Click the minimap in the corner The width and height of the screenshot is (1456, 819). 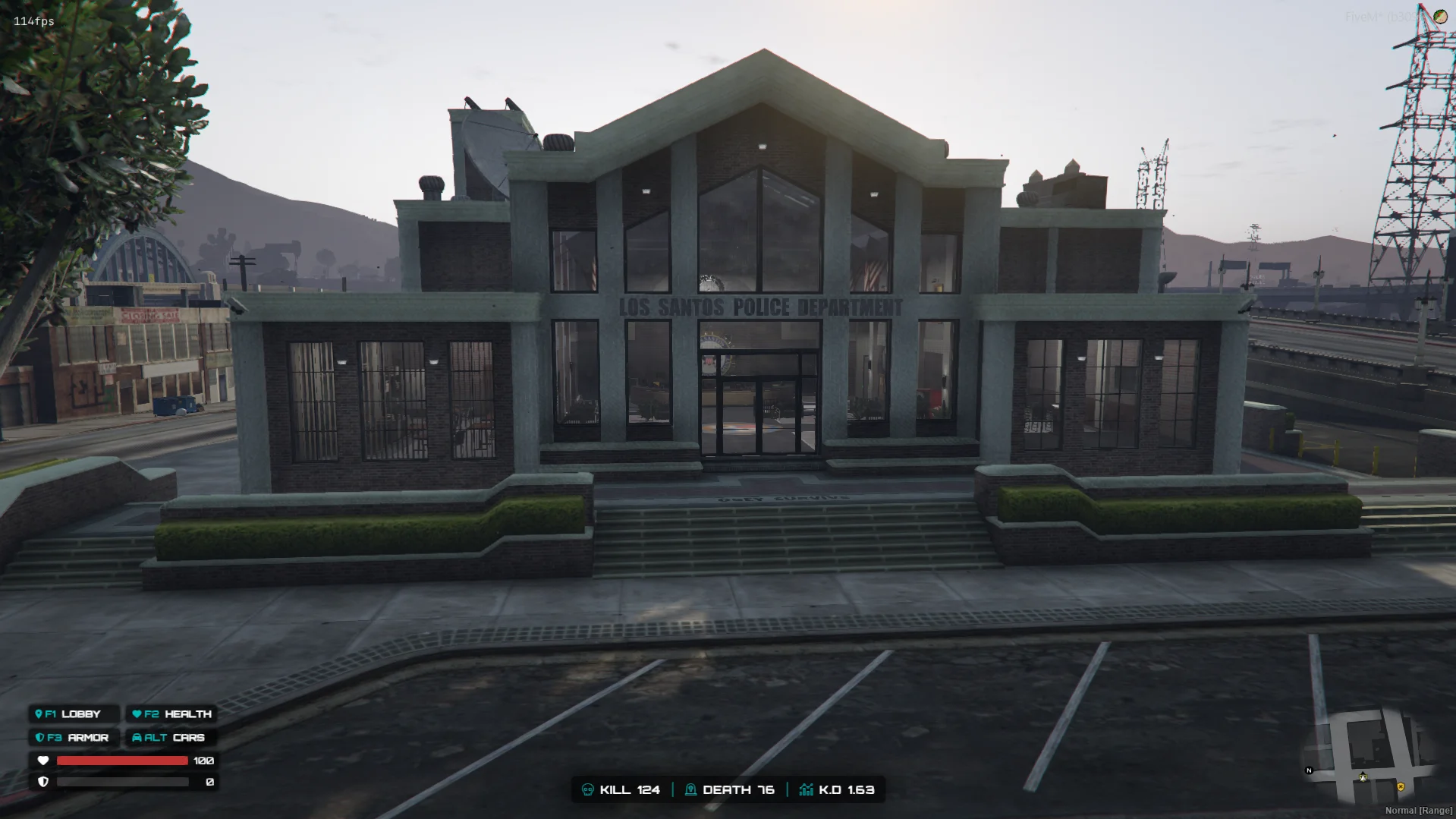[1368, 756]
